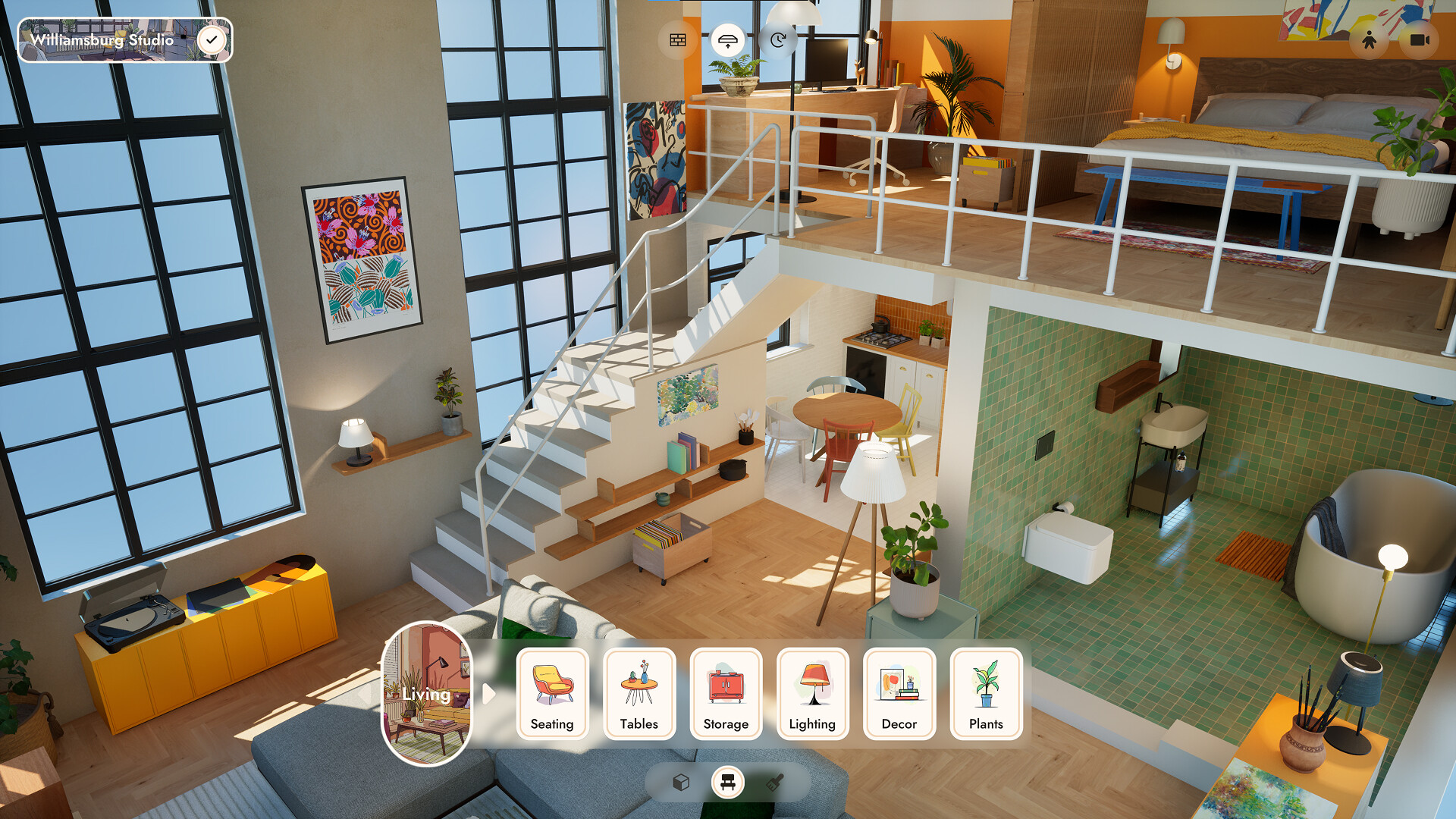Select the wall/brick building icon
This screenshot has height=819, width=1456.
[x=677, y=39]
